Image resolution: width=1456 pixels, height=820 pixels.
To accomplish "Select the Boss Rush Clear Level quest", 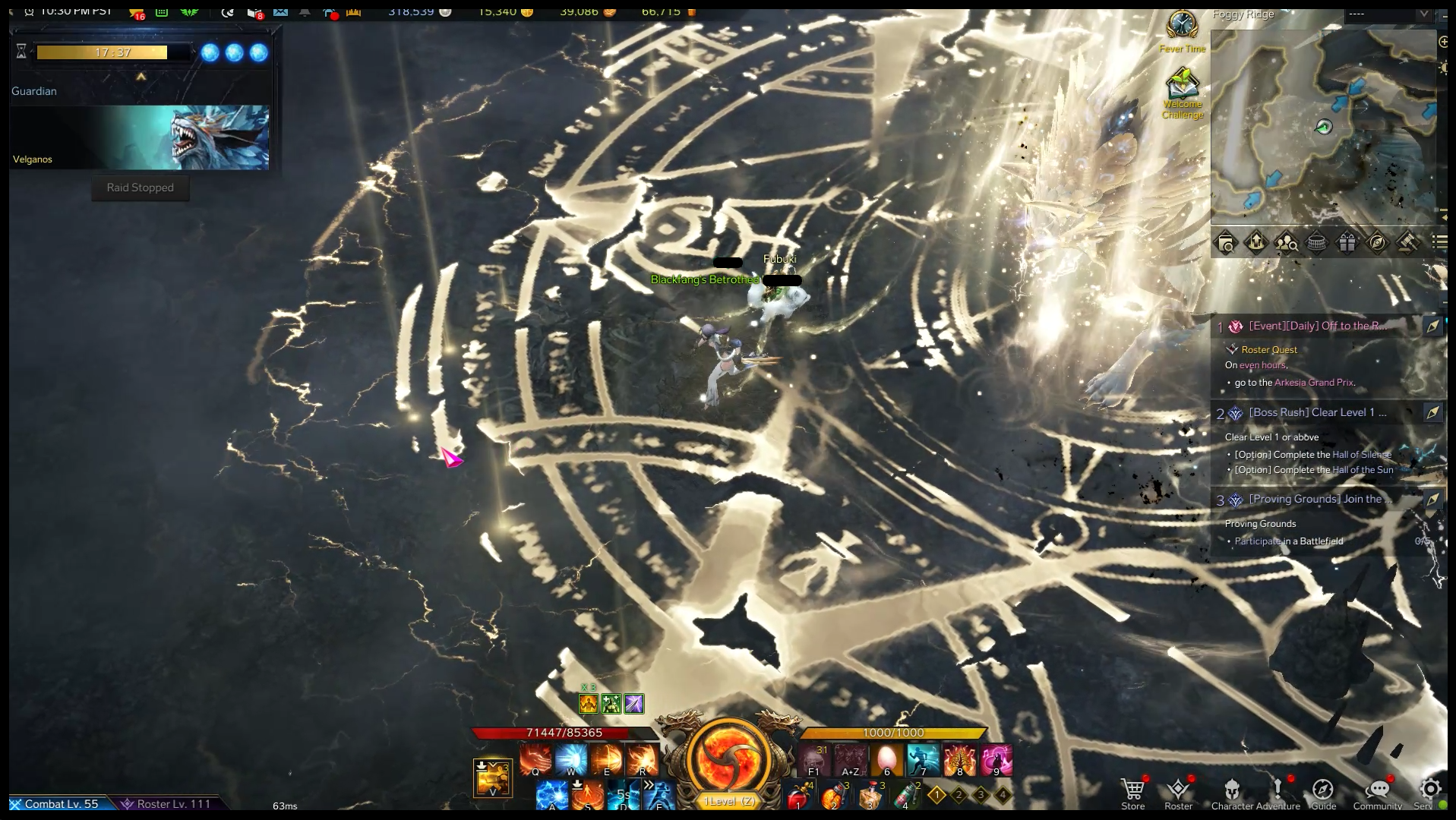I will (1318, 412).
